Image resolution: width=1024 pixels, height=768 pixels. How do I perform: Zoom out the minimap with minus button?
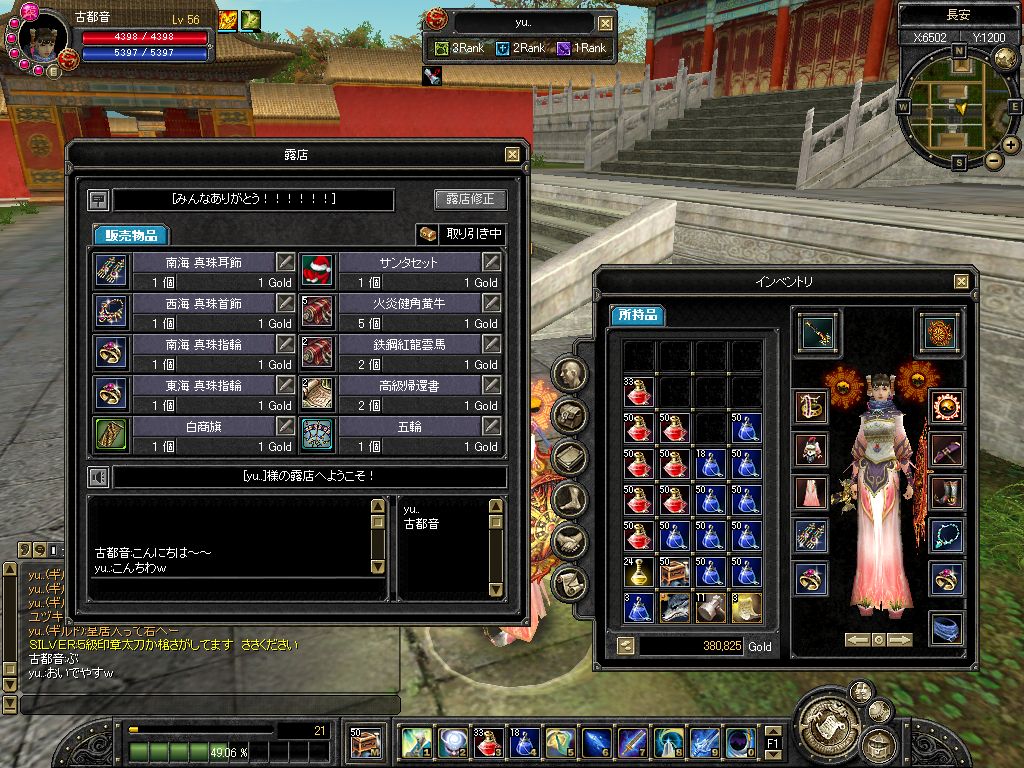(x=993, y=160)
